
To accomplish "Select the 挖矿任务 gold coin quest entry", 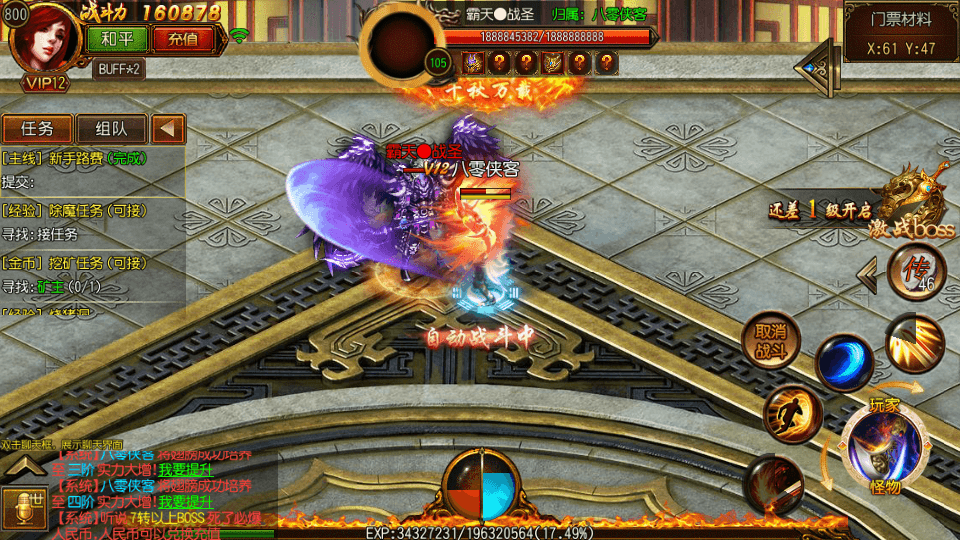I will [x=77, y=263].
